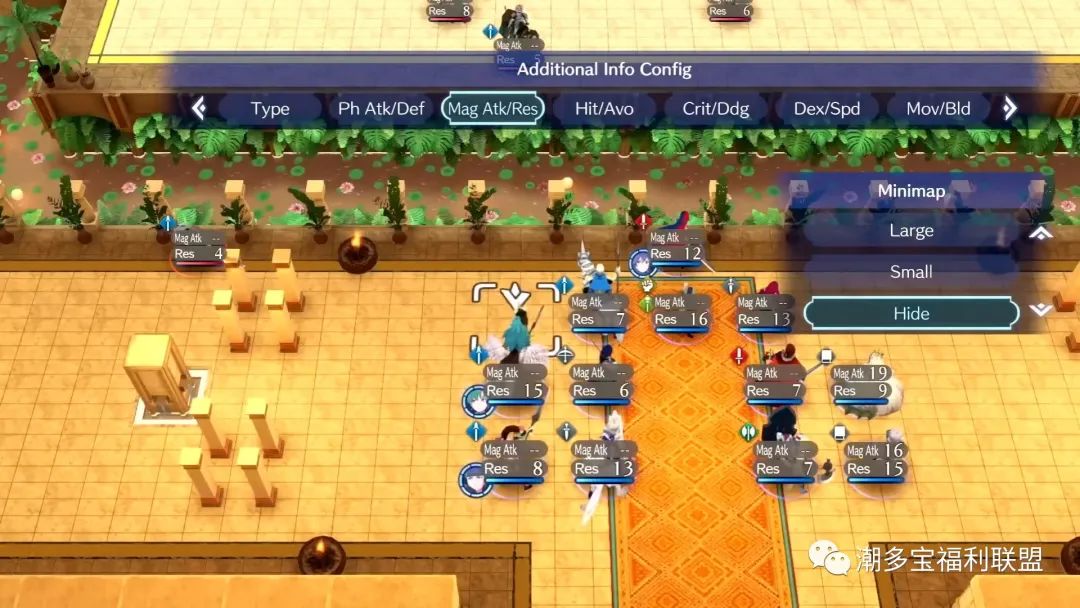Switch to Dex/Spd info
Image resolution: width=1080 pixels, height=608 pixels.
(827, 109)
